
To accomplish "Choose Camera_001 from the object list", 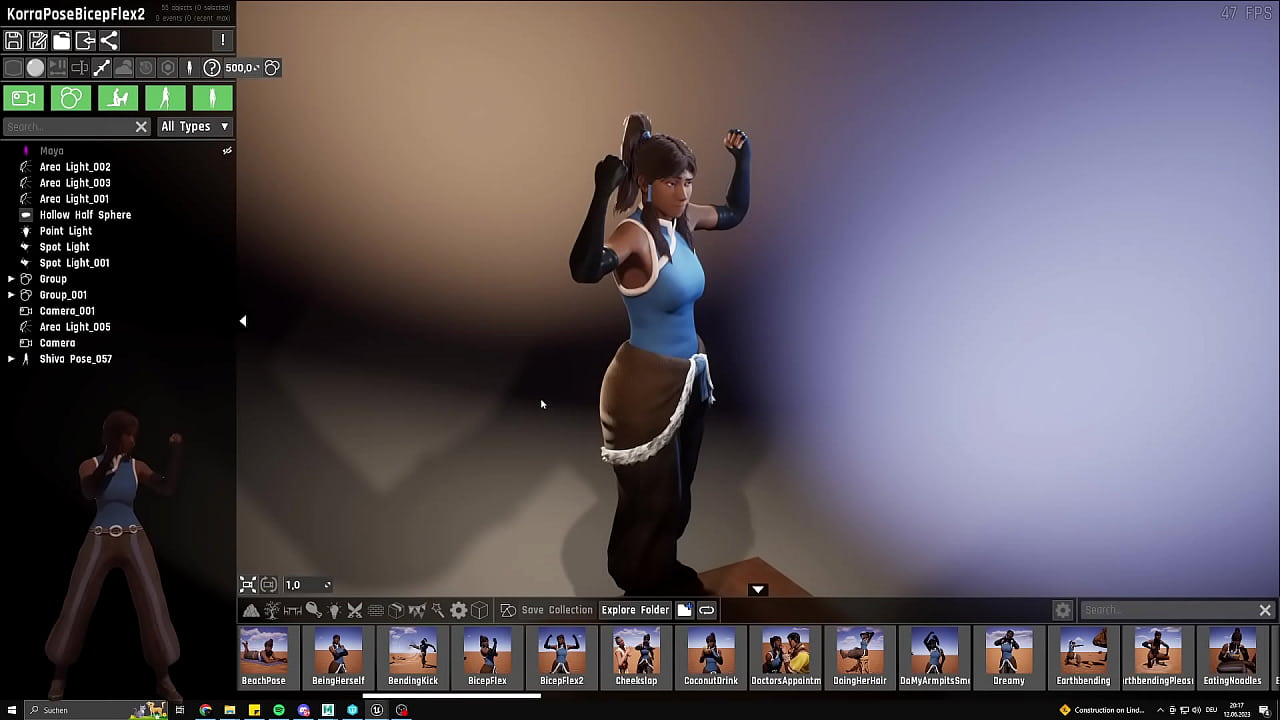I will 67,311.
